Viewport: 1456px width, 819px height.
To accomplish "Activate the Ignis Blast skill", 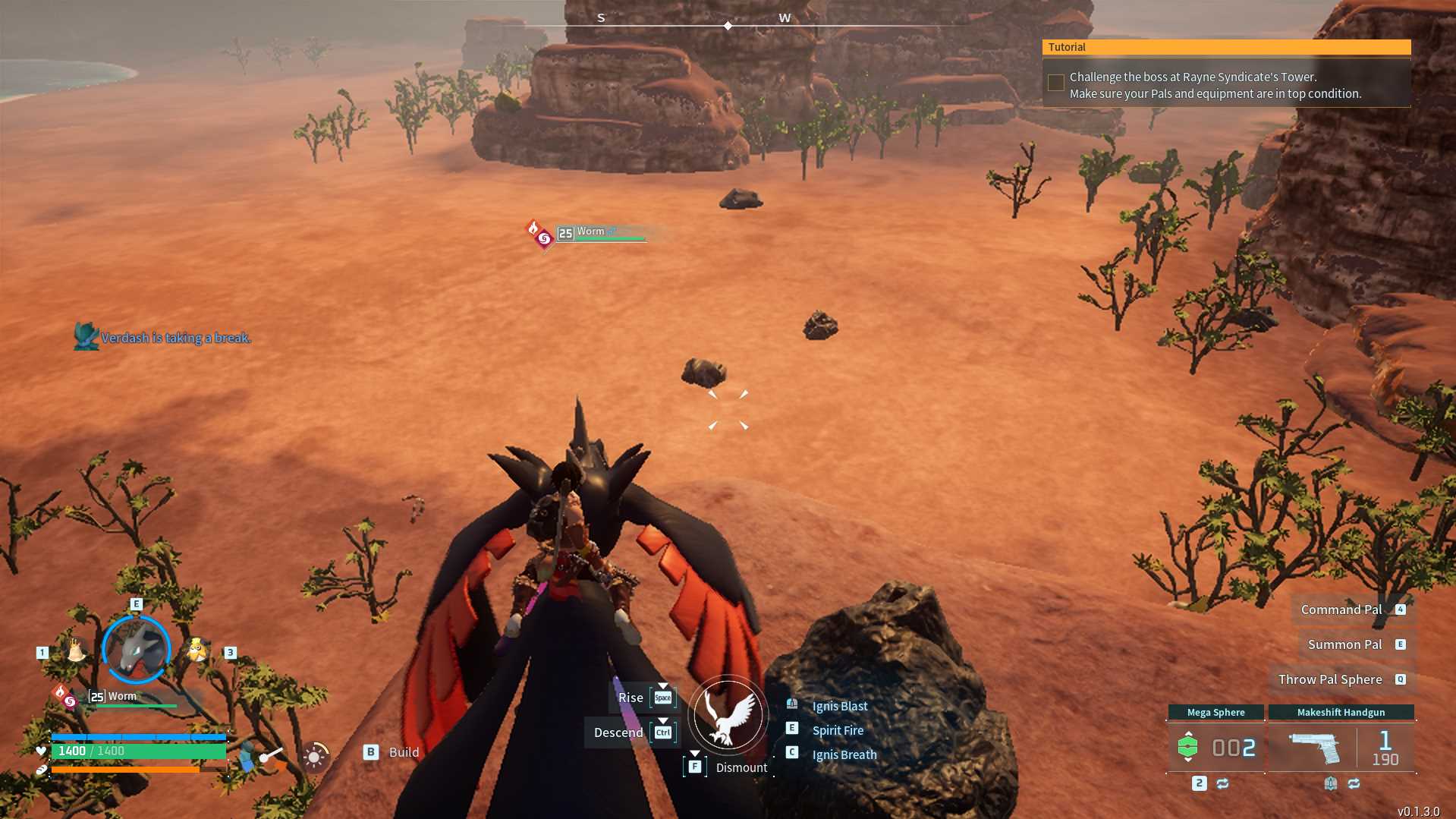I will coord(839,706).
